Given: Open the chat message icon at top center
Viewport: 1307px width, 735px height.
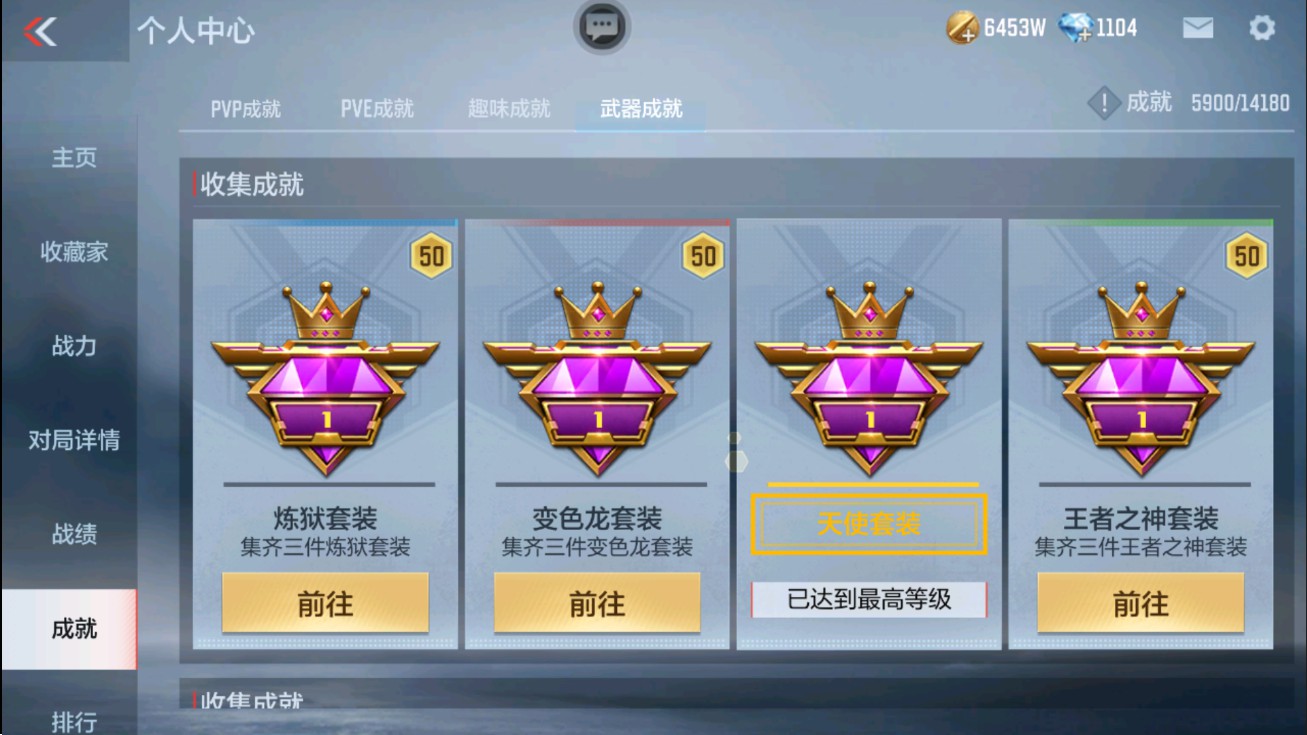Looking at the screenshot, I should (601, 28).
